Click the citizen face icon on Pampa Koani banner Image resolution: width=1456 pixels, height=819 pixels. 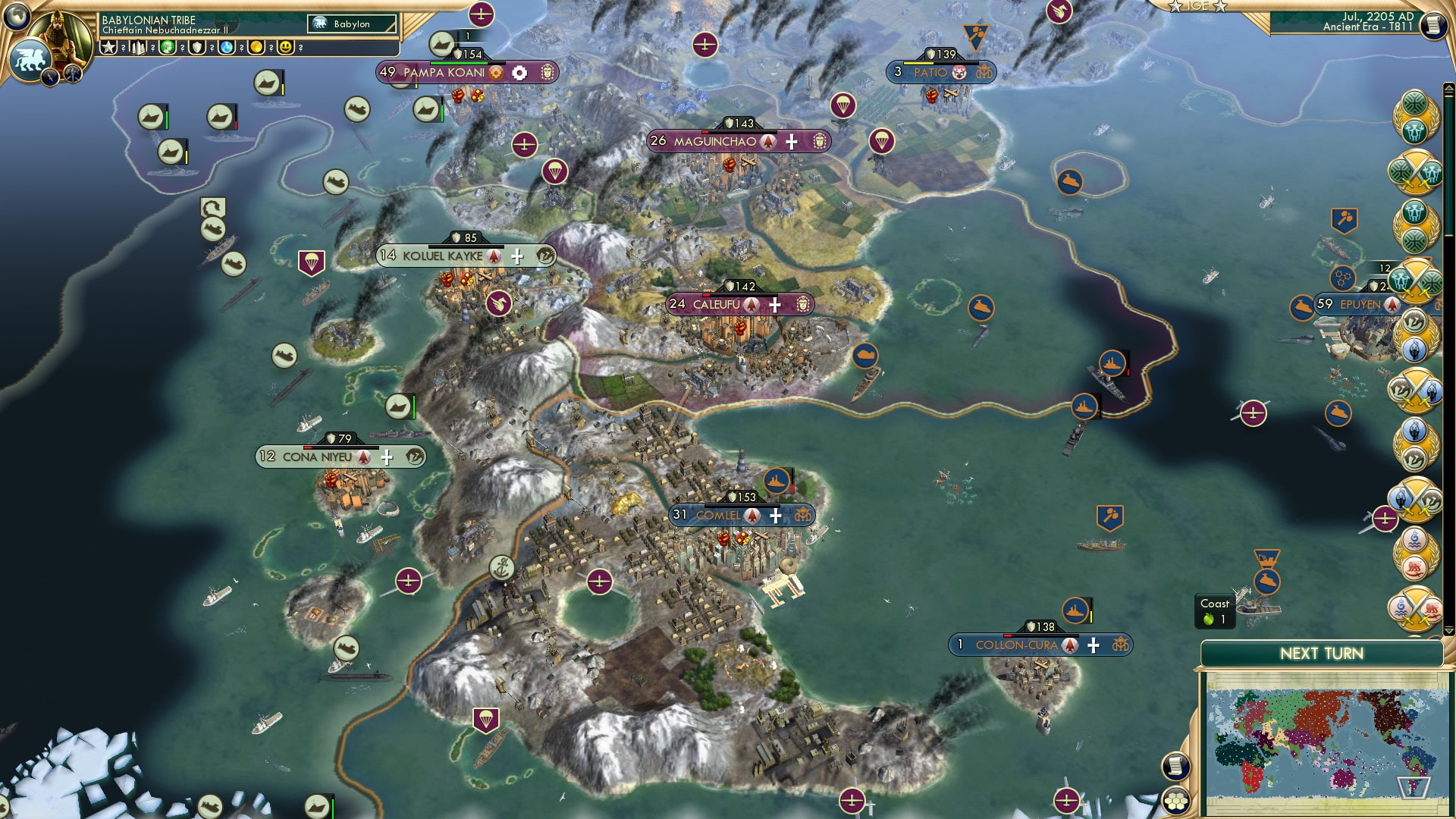point(548,73)
